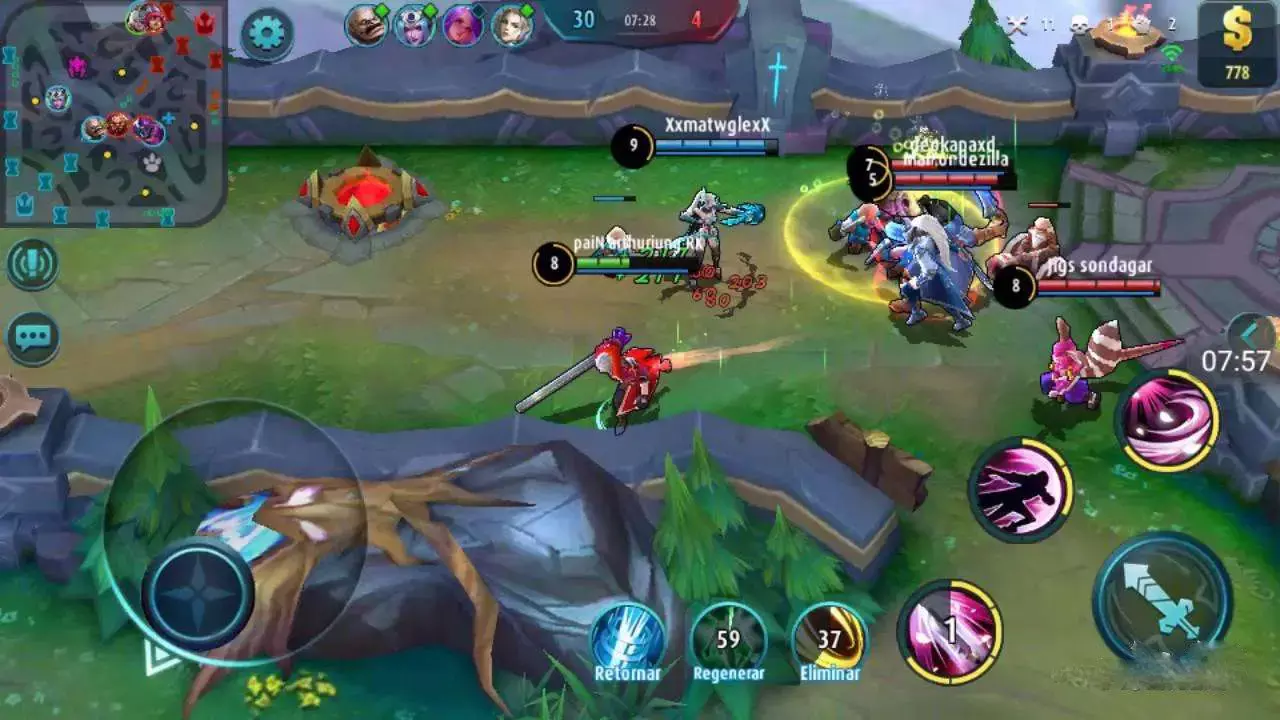This screenshot has width=1280, height=720.
Task: Use the pink blade skill marked 1
Action: (x=950, y=630)
